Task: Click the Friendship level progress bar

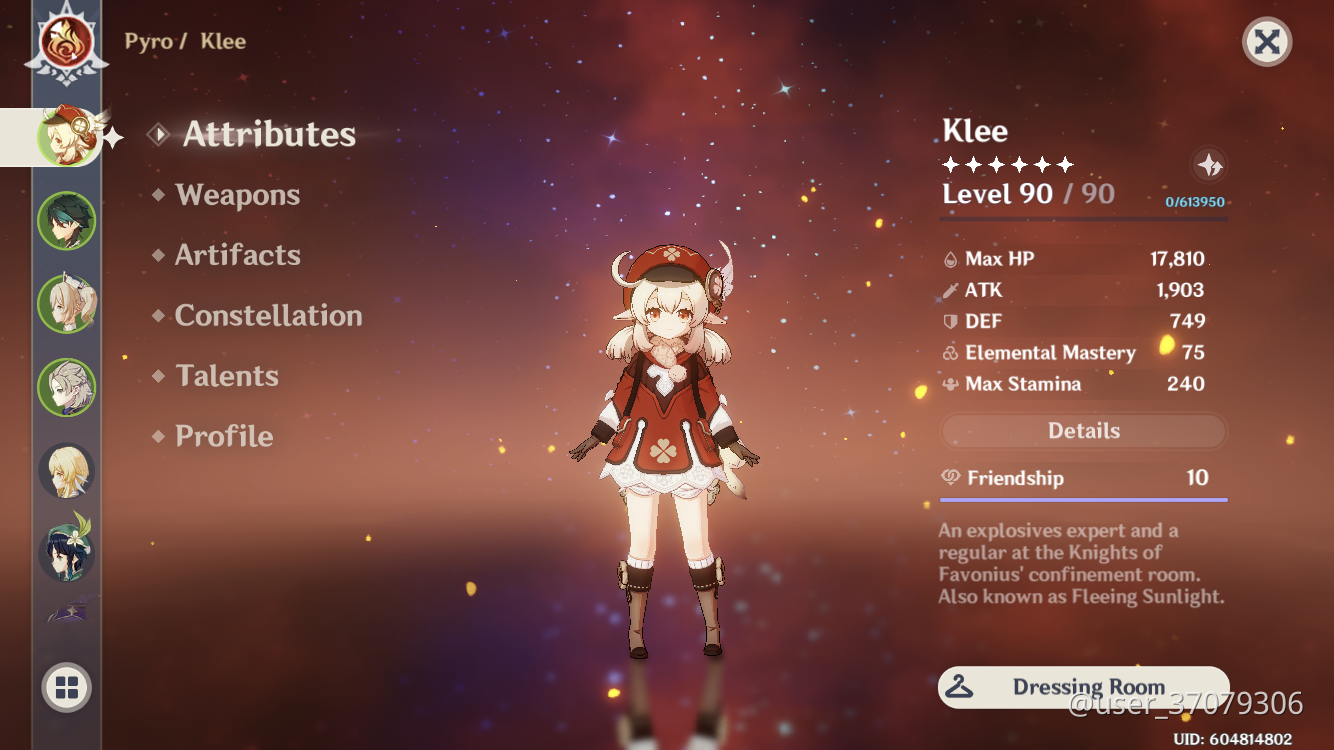Action: click(1083, 497)
